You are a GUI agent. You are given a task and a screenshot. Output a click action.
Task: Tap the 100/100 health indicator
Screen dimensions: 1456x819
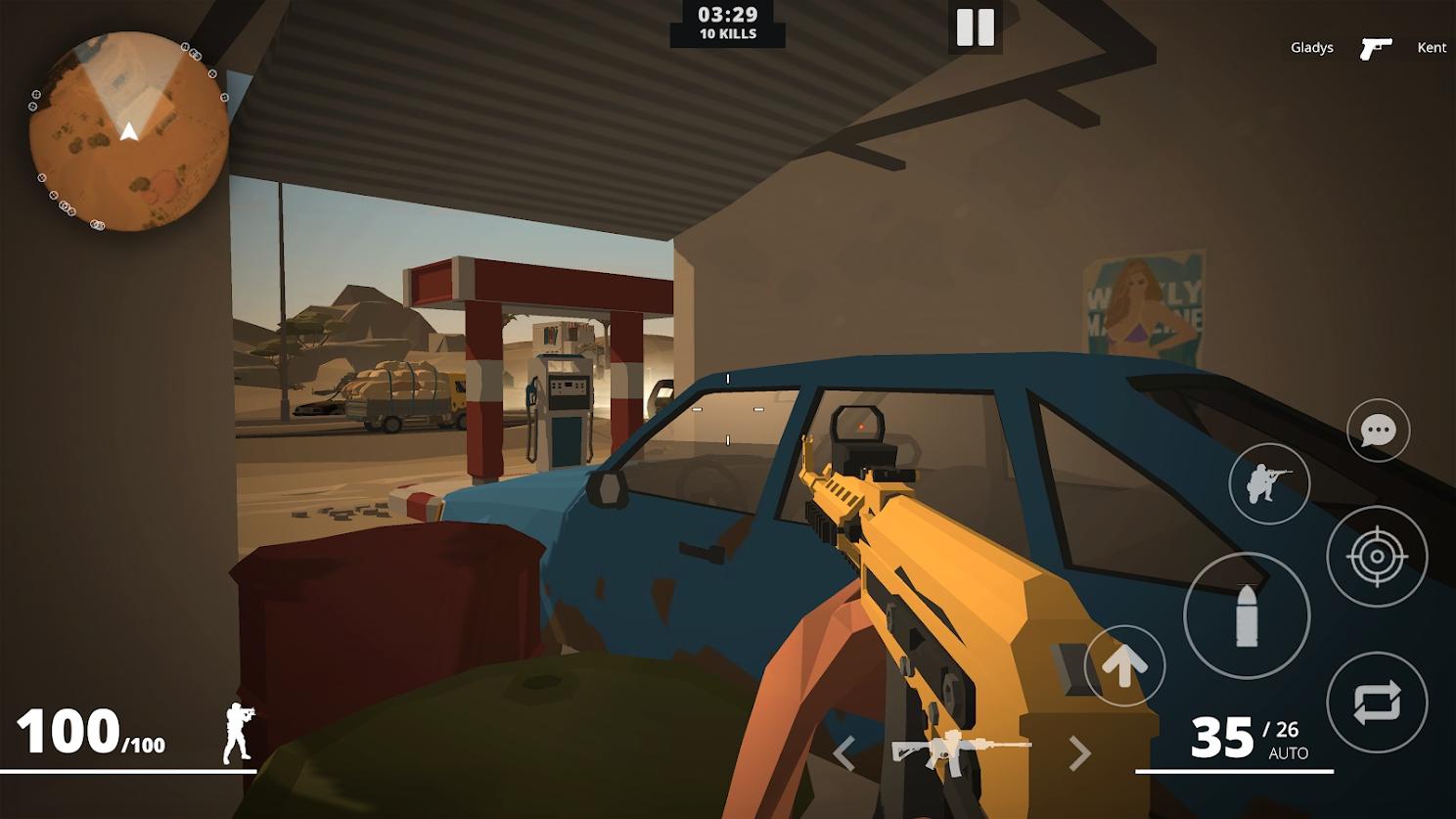(x=89, y=731)
